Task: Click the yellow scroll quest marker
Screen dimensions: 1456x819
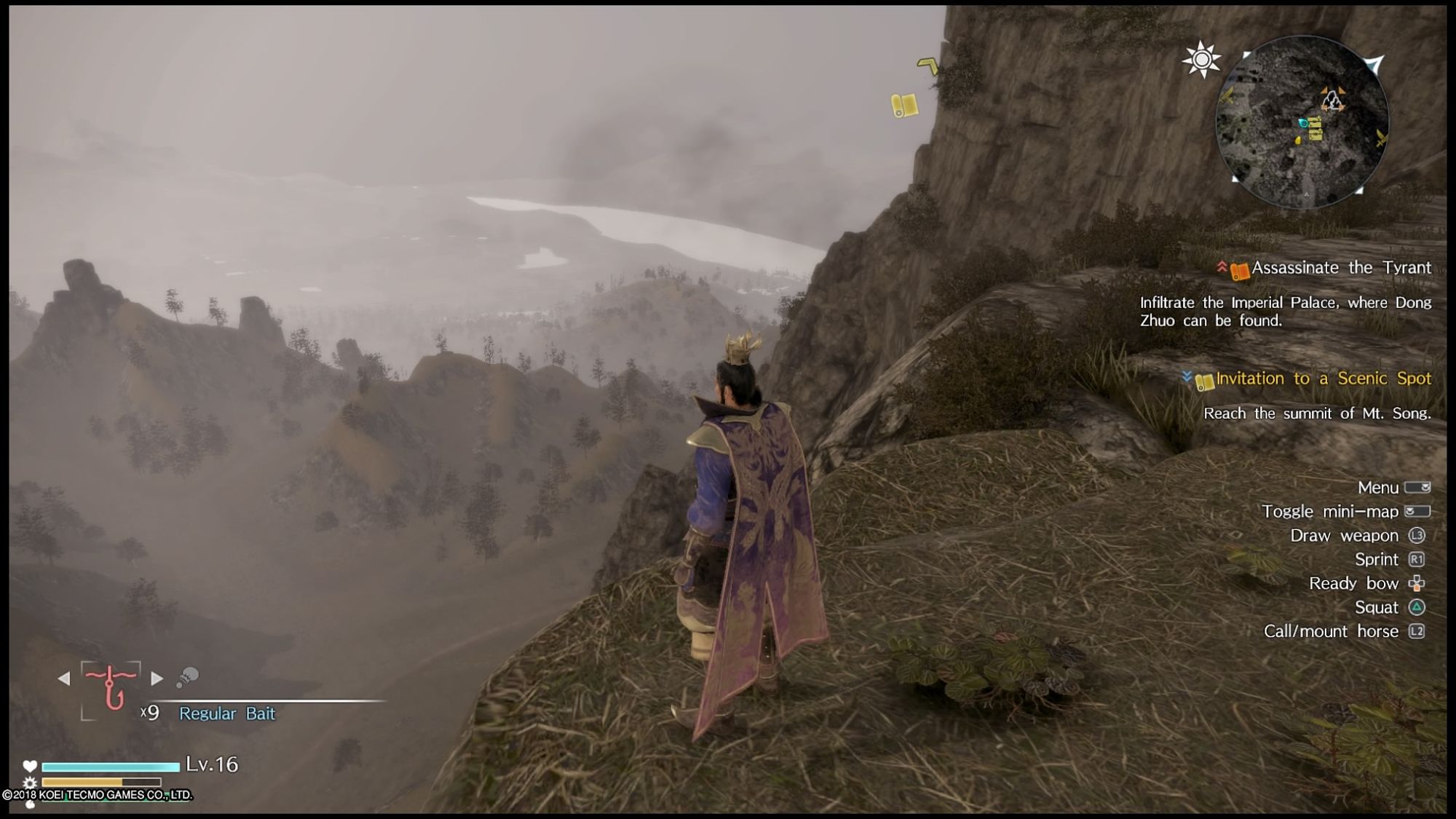Action: pyautogui.click(x=904, y=105)
